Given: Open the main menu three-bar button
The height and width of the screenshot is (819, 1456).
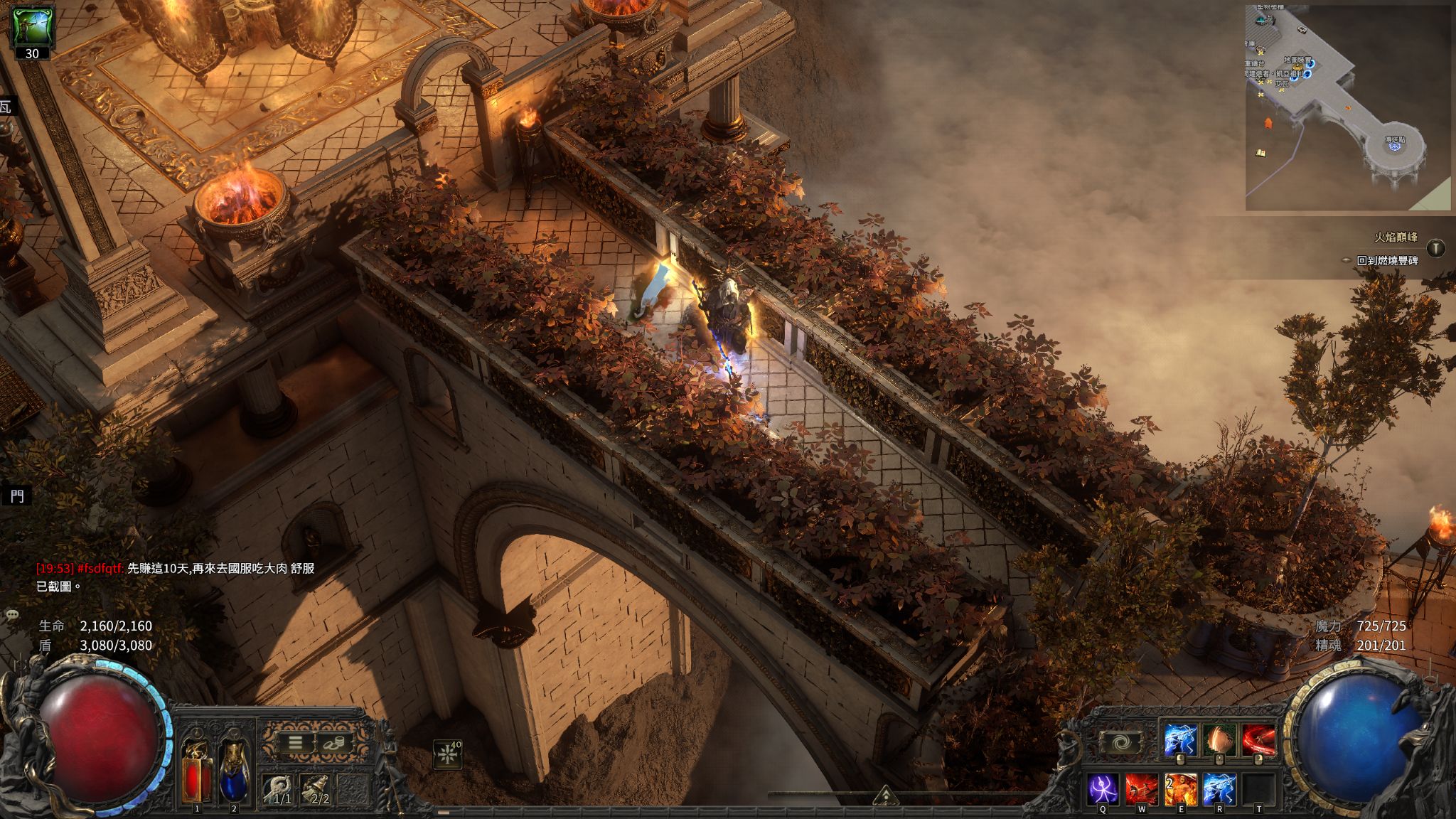Looking at the screenshot, I should point(295,743).
